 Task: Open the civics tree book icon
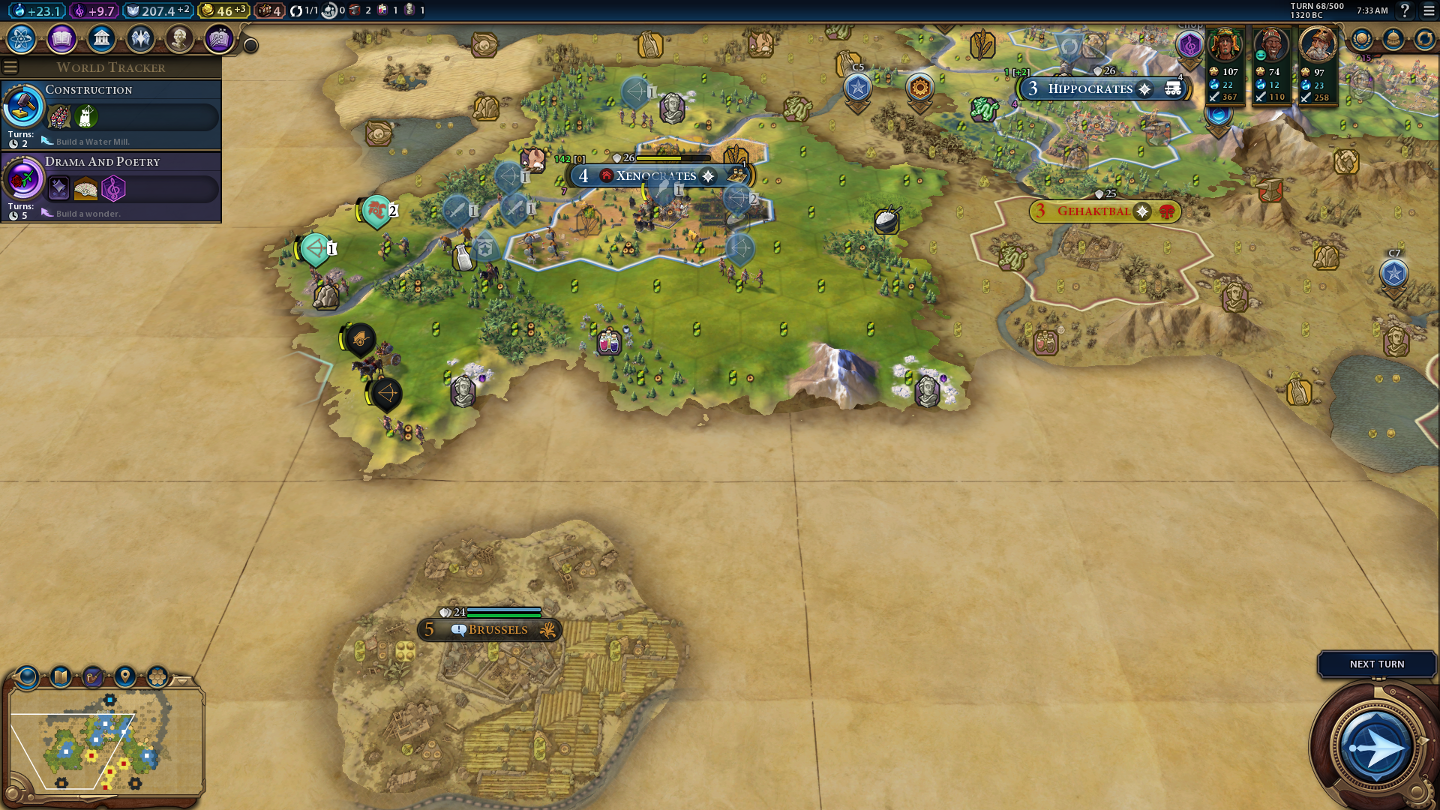tap(62, 39)
